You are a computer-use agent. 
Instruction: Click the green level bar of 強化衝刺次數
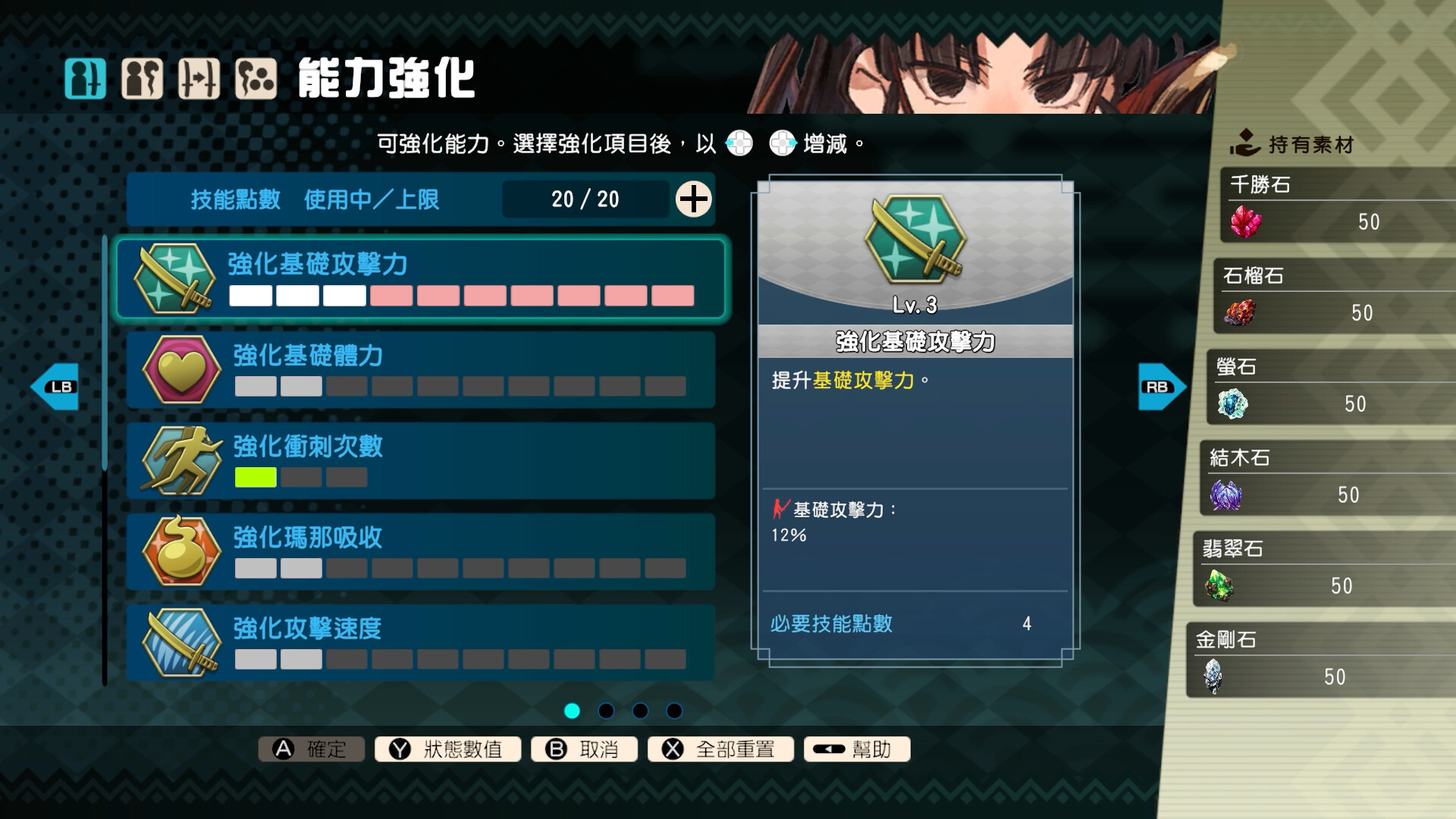coord(255,478)
